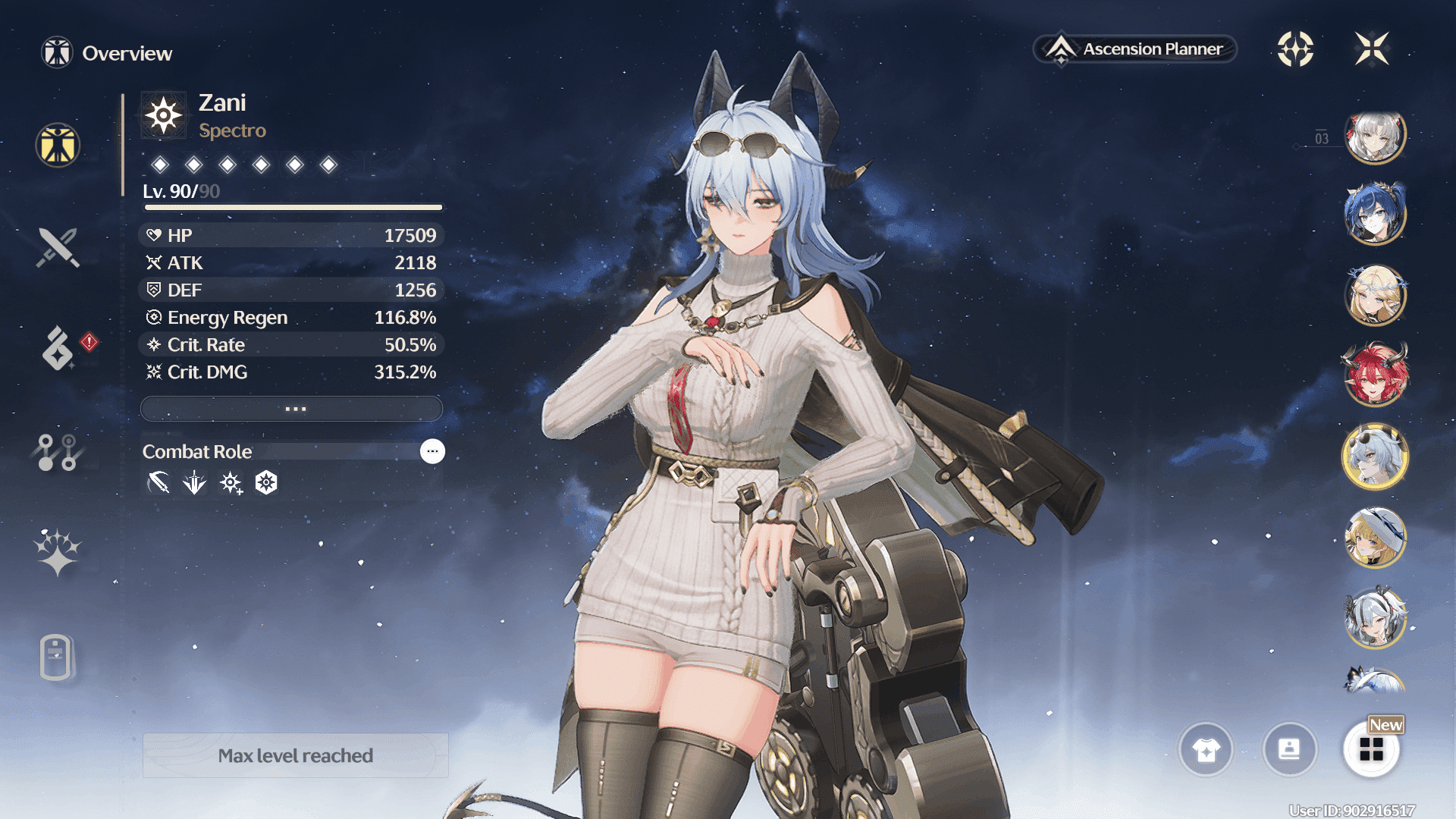Screen dimensions: 1456x819
Task: Open the Ascension Planner
Action: 1135,49
